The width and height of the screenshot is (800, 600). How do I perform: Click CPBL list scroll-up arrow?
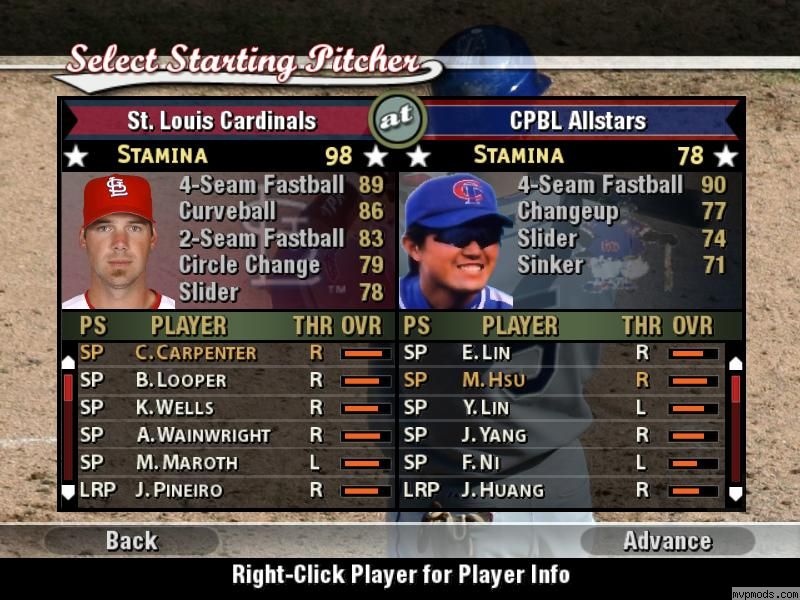point(736,363)
